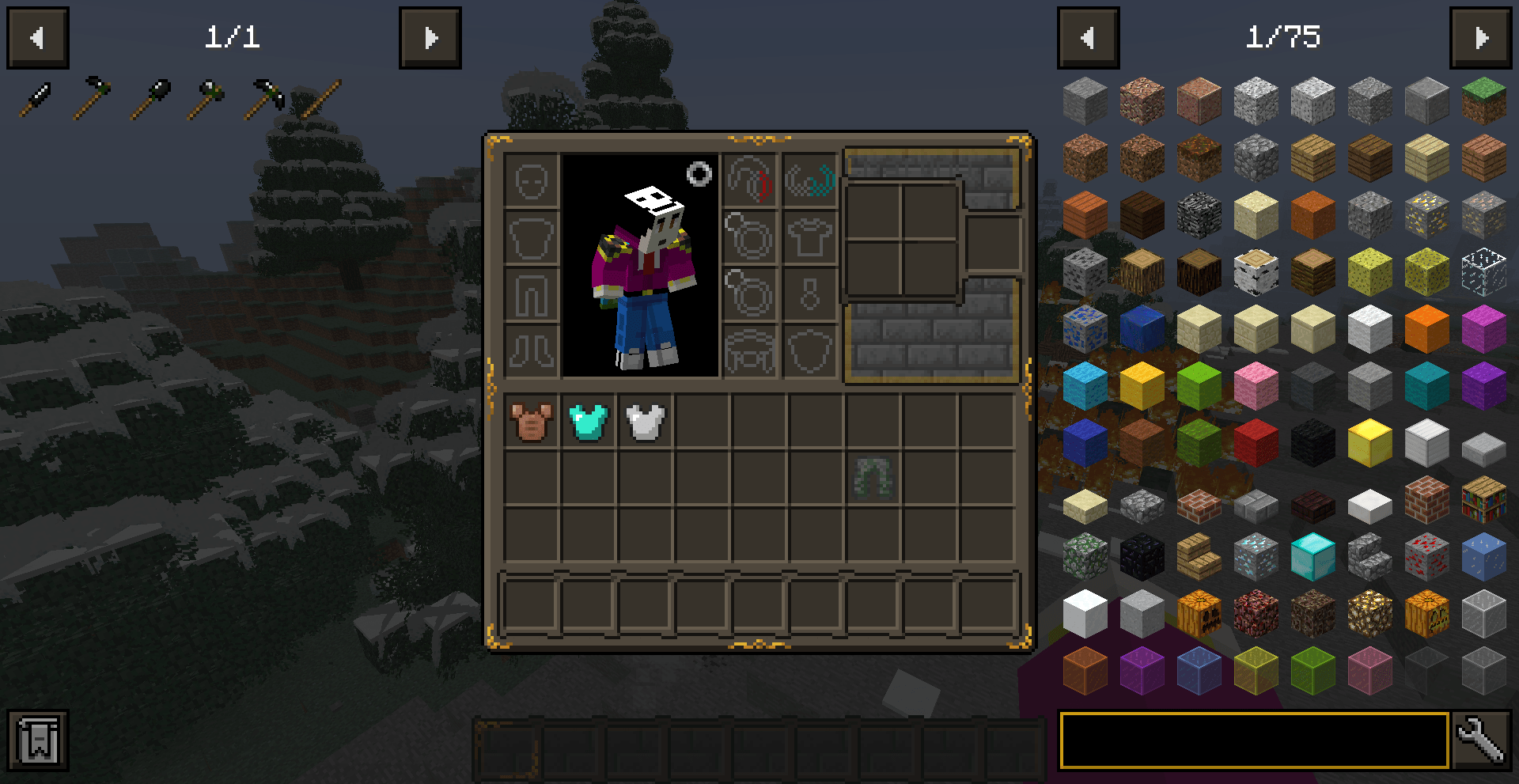Click the right arrow to go past page 1/75

point(1482,37)
